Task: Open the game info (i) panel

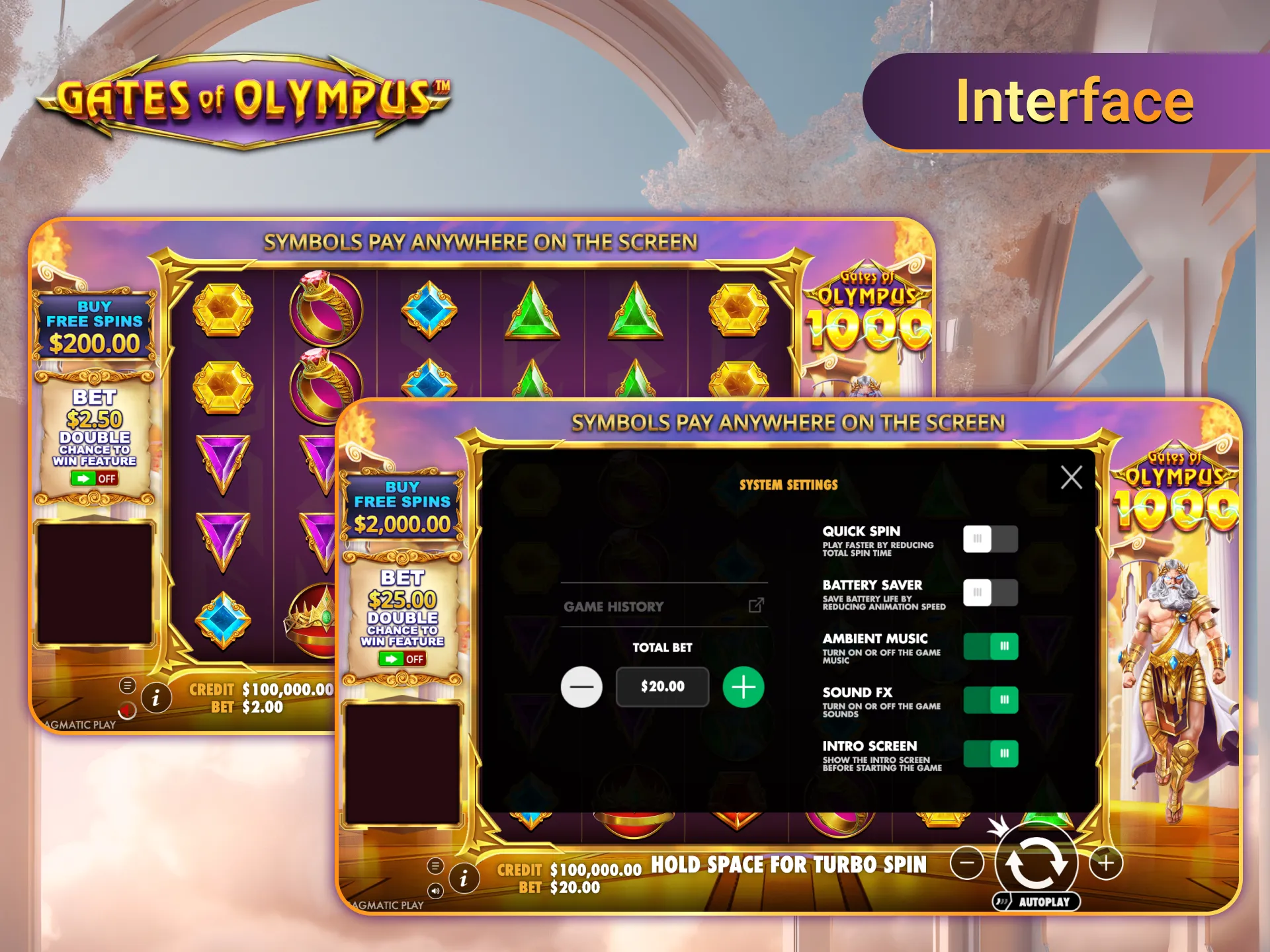Action: 463,879
